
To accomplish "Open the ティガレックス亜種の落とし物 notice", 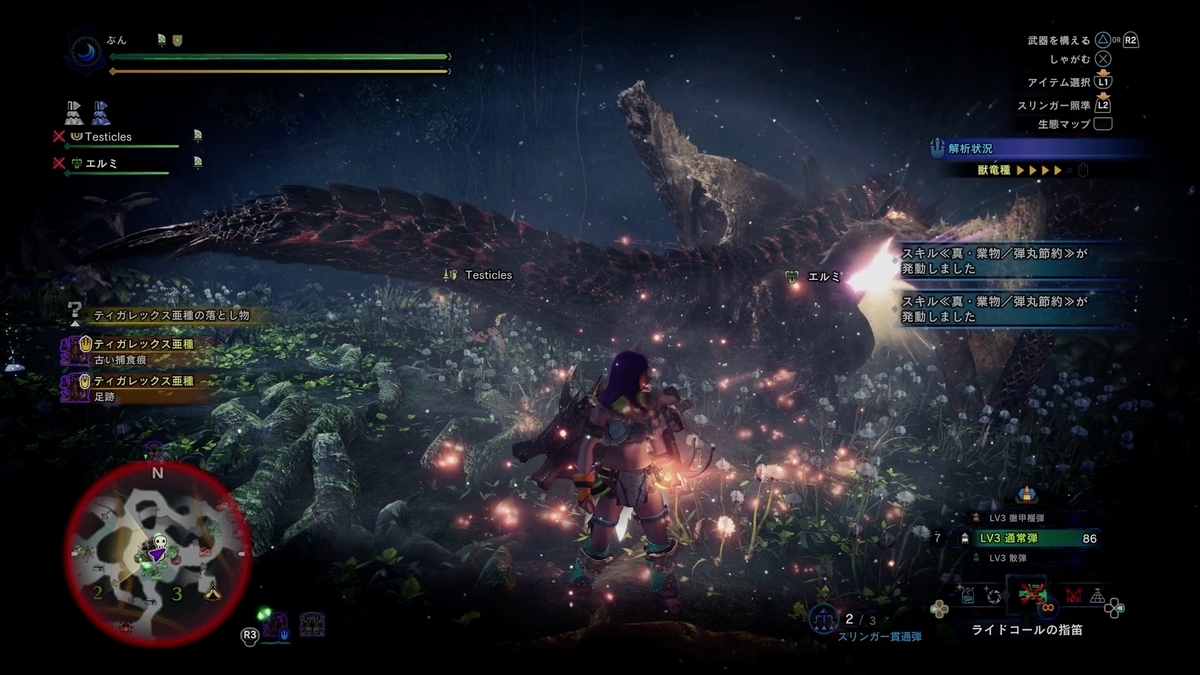I will pos(170,315).
